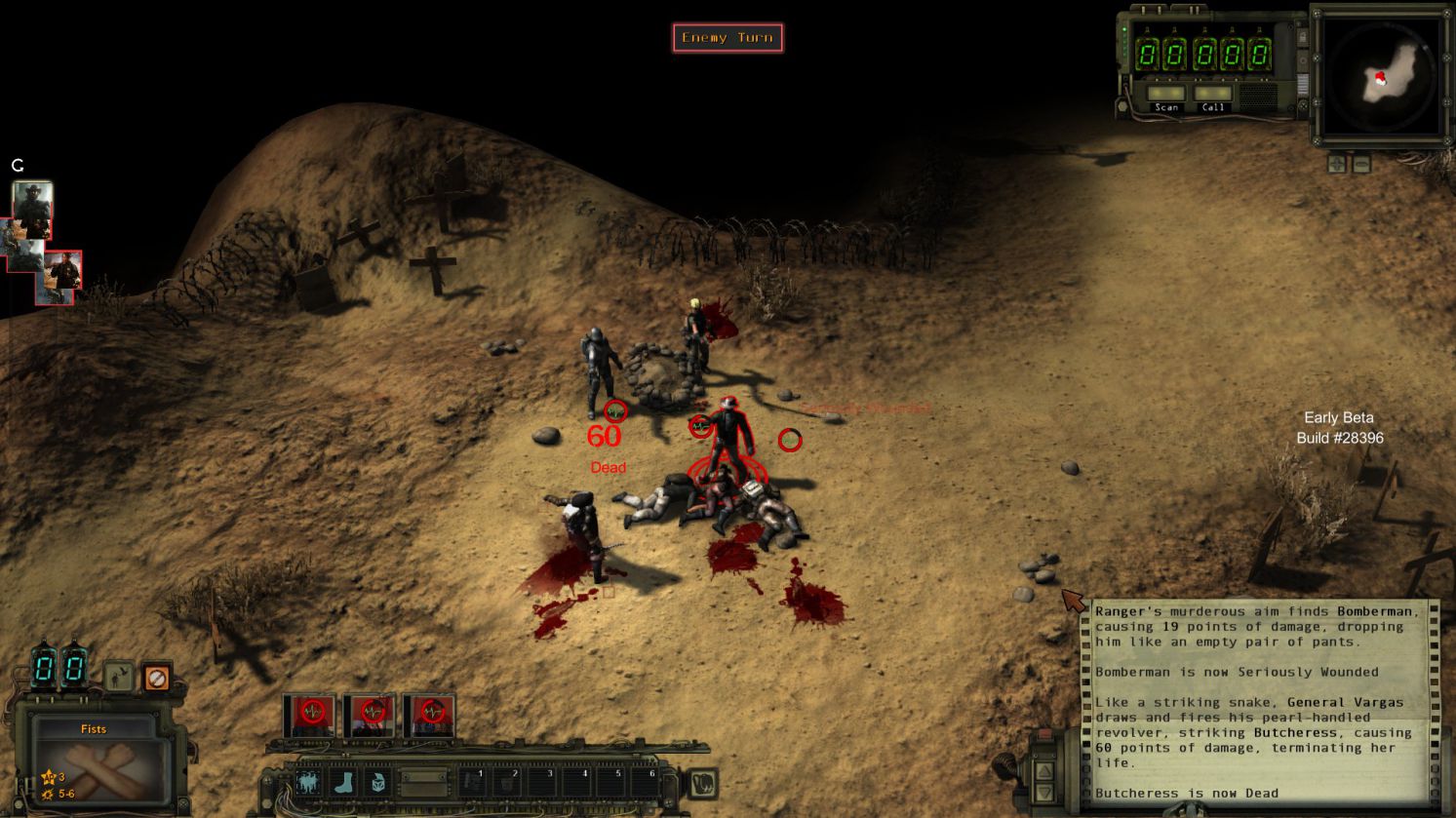Click the orange cancel-circle button
This screenshot has height=818, width=1456.
pos(156,677)
